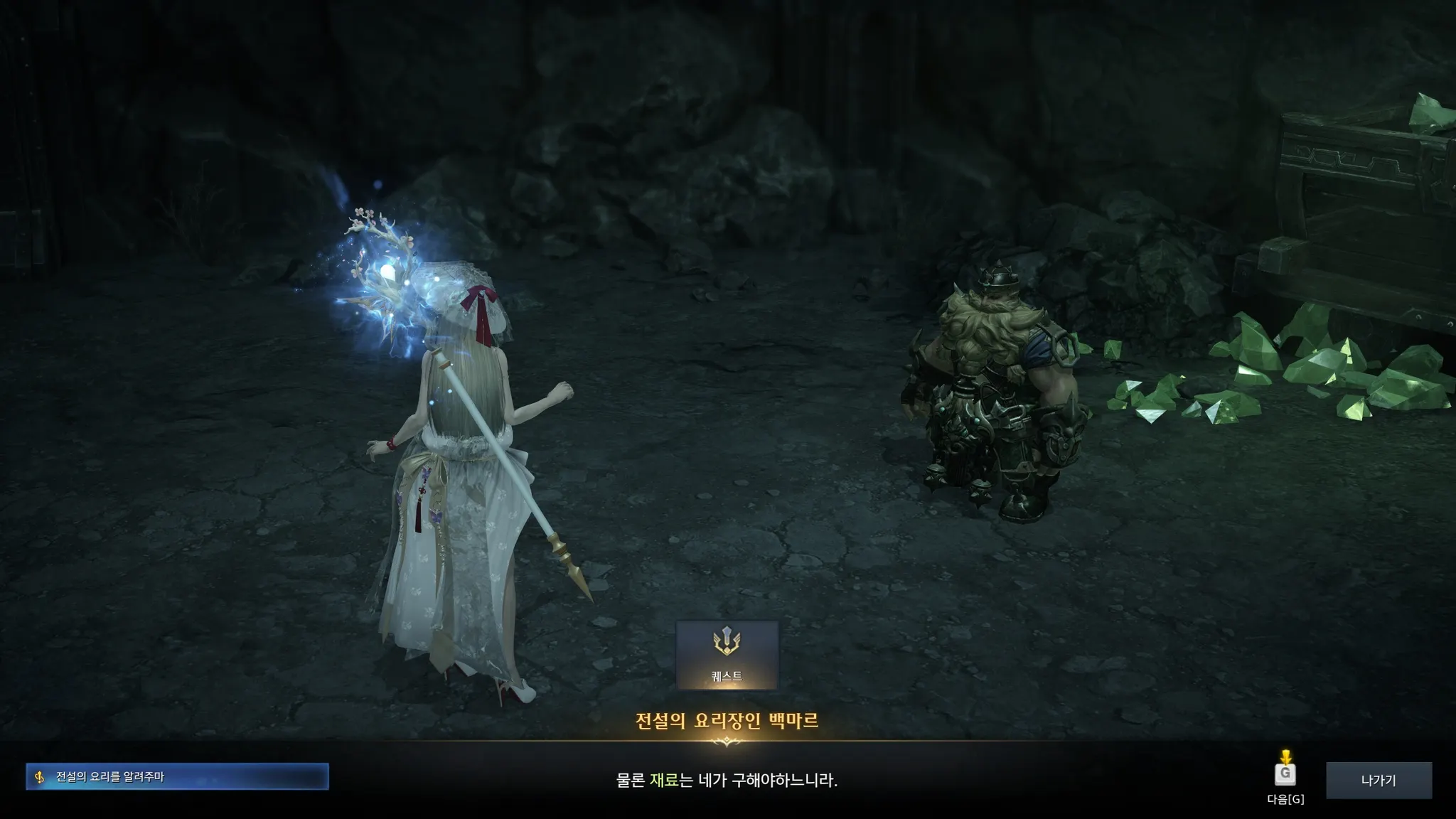
Task: Select the 전설의 요리를 알려주마 quest entry
Action: pyautogui.click(x=177, y=776)
